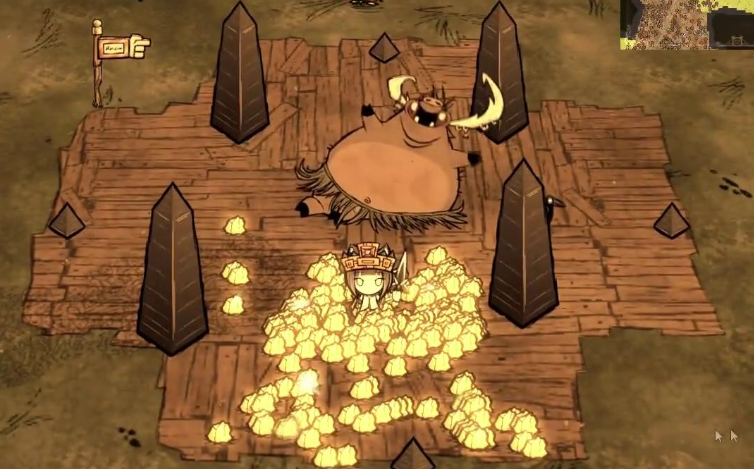Click the minimap in the corner
Viewport: 754px width, 469px height.
pyautogui.click(x=686, y=24)
